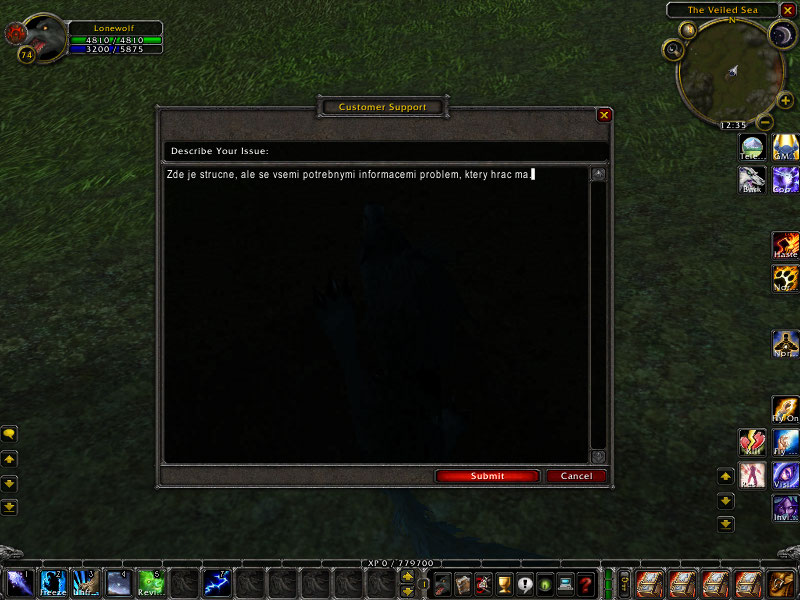800x600 pixels.
Task: Use the Revive ability on the action bar
Action: point(152,583)
